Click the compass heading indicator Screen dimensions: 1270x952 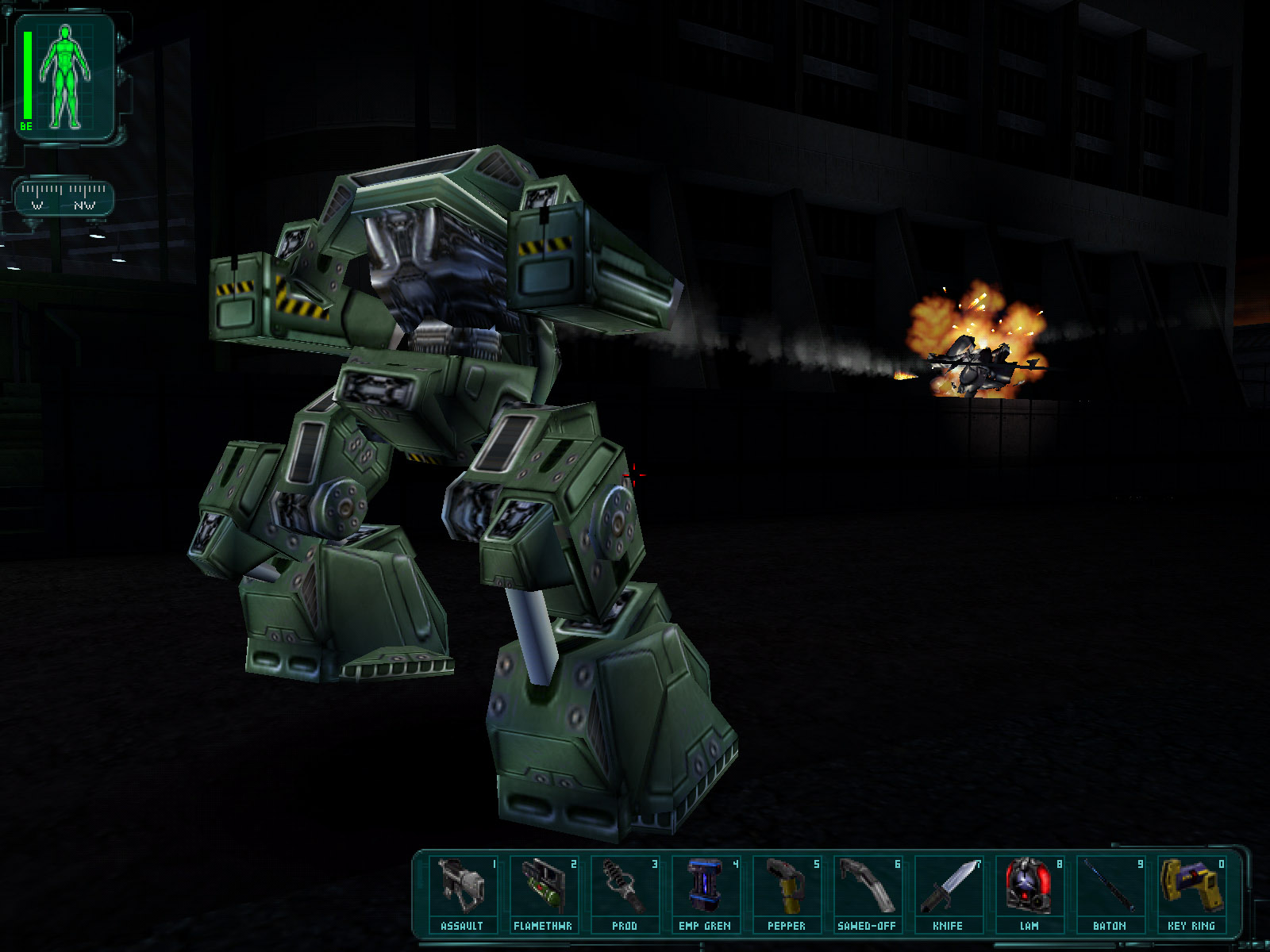[63, 197]
